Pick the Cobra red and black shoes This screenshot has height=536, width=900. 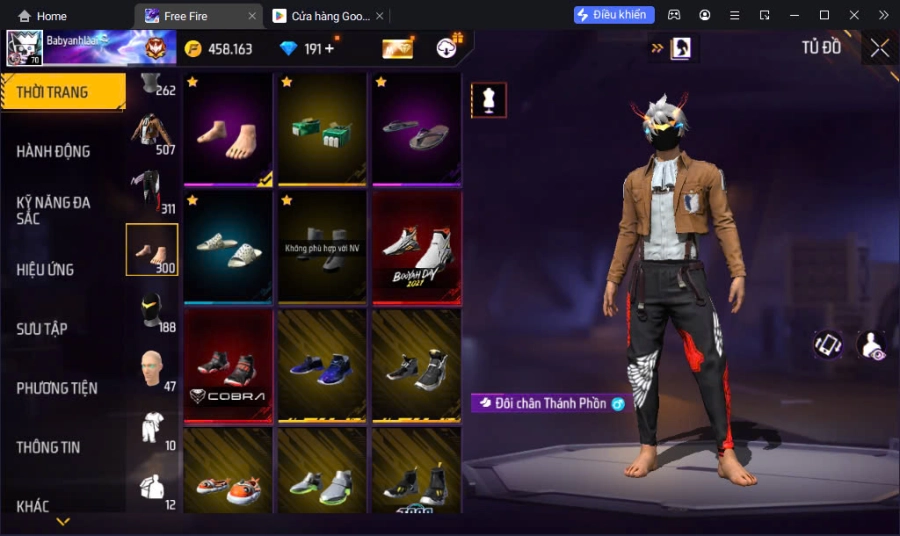[x=228, y=365]
